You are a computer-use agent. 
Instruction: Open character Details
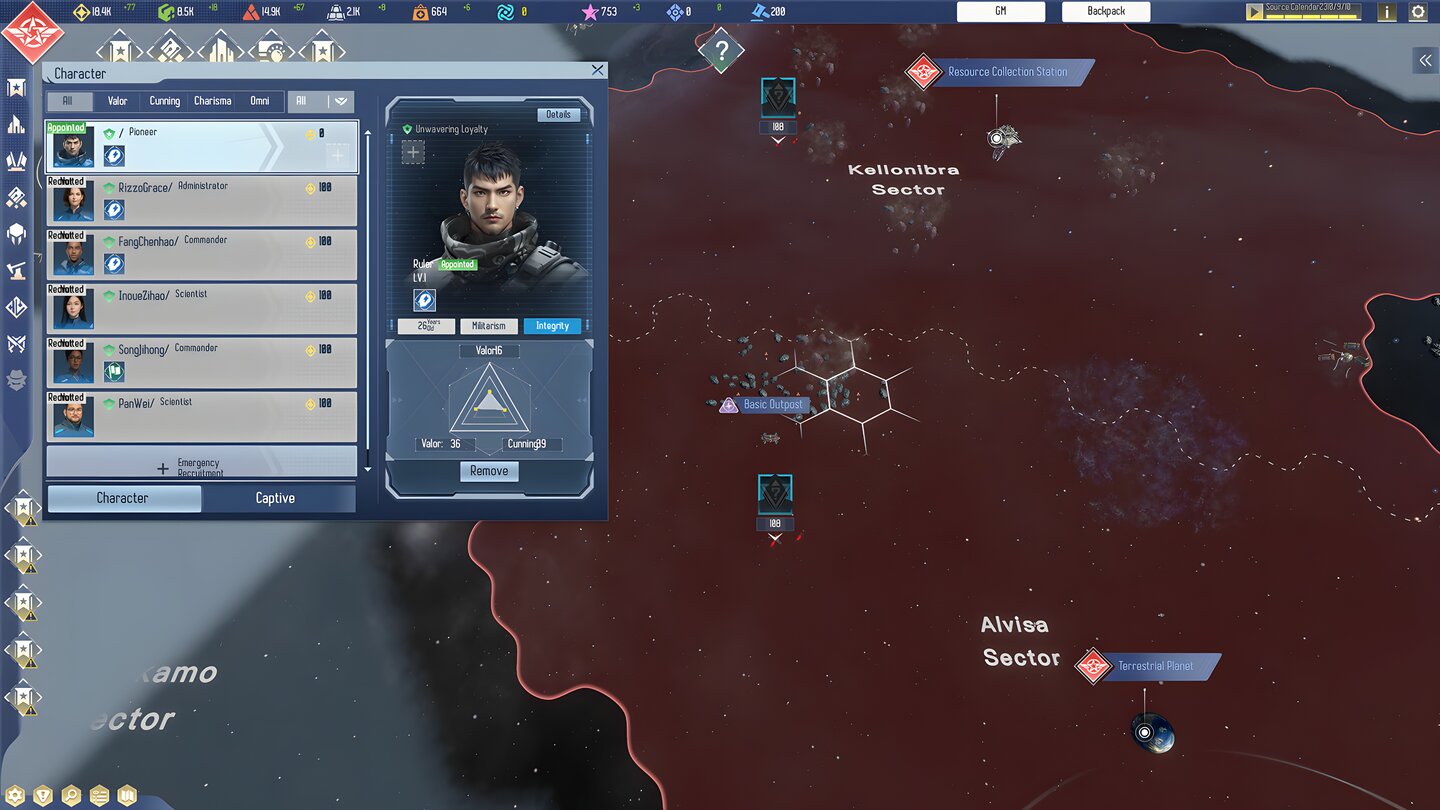[558, 115]
